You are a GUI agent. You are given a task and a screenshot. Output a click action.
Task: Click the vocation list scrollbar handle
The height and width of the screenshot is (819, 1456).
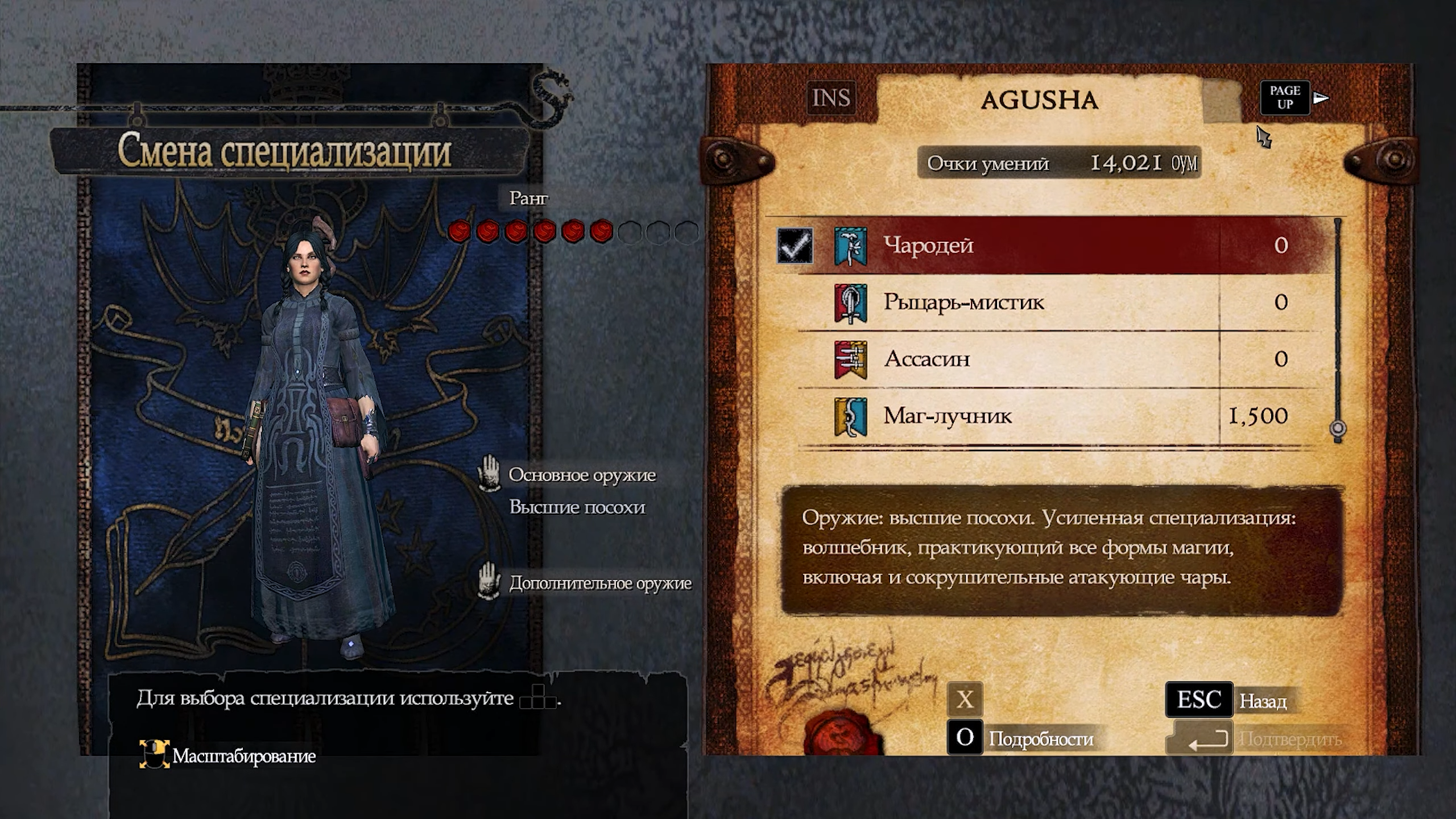pos(1338,428)
